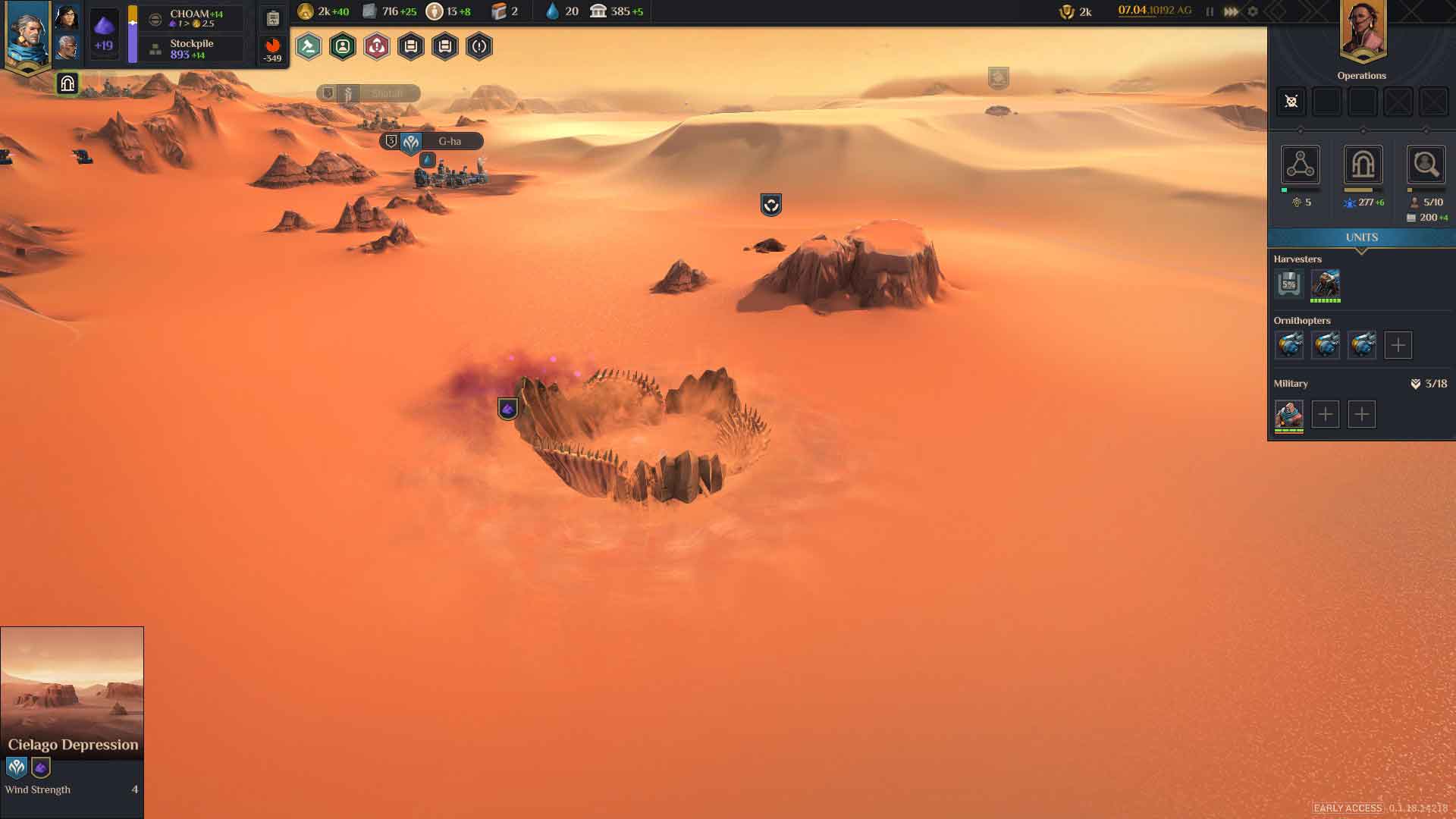
Task: Open the exclamation mark alert notification
Action: point(479,47)
